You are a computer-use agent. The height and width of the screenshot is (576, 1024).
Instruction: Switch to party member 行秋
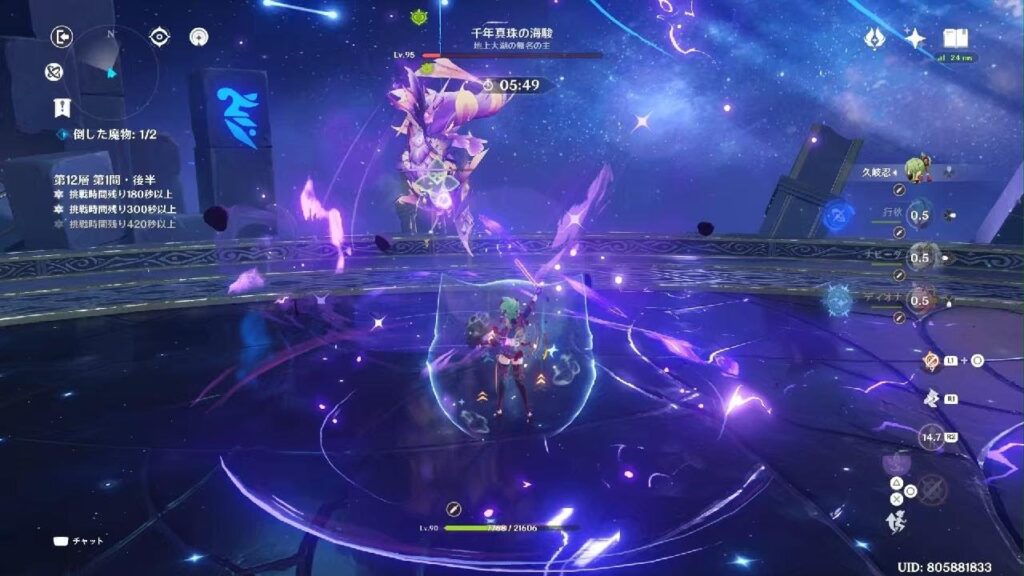[920, 215]
